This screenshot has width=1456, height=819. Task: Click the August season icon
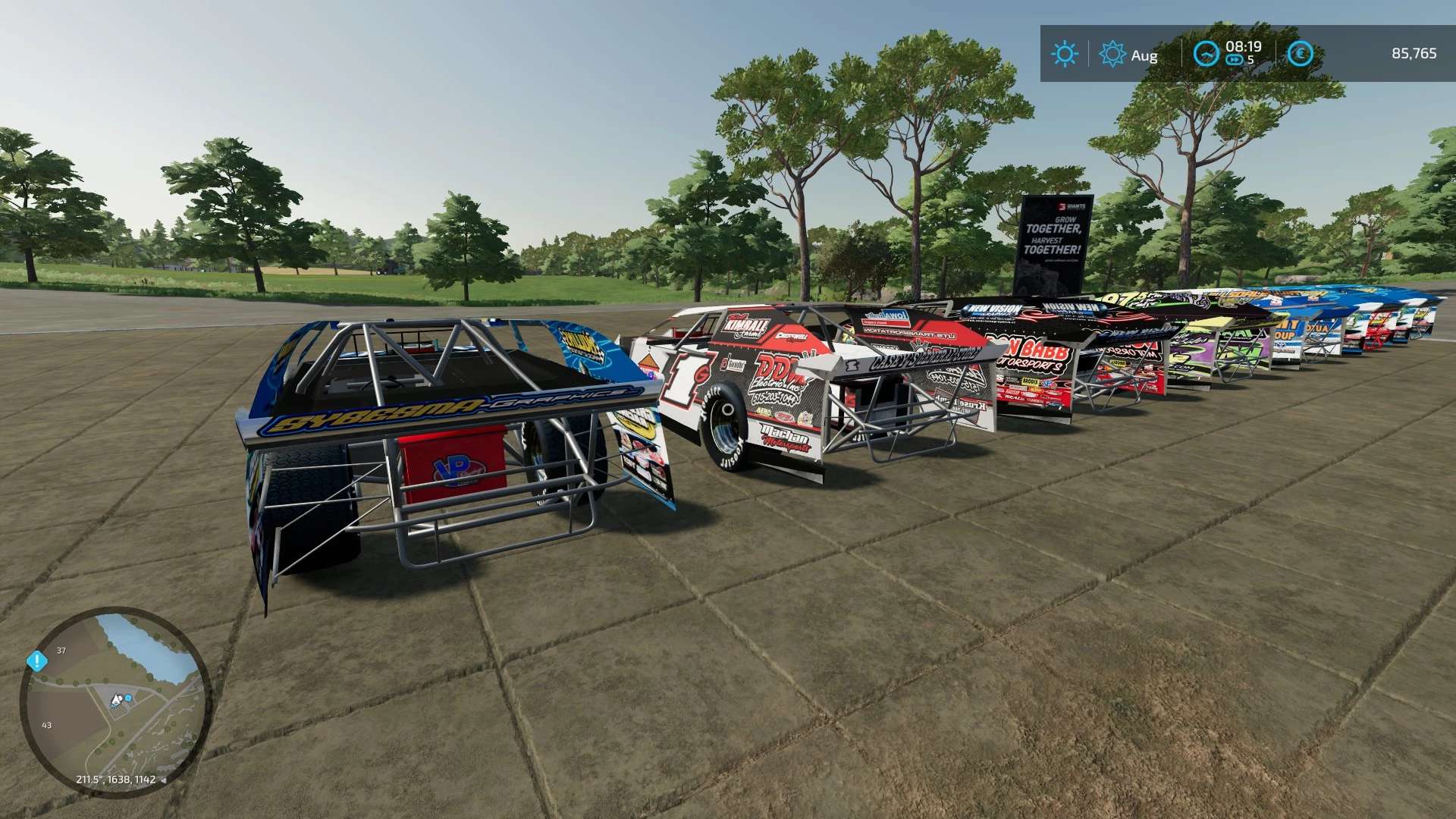coord(1112,54)
